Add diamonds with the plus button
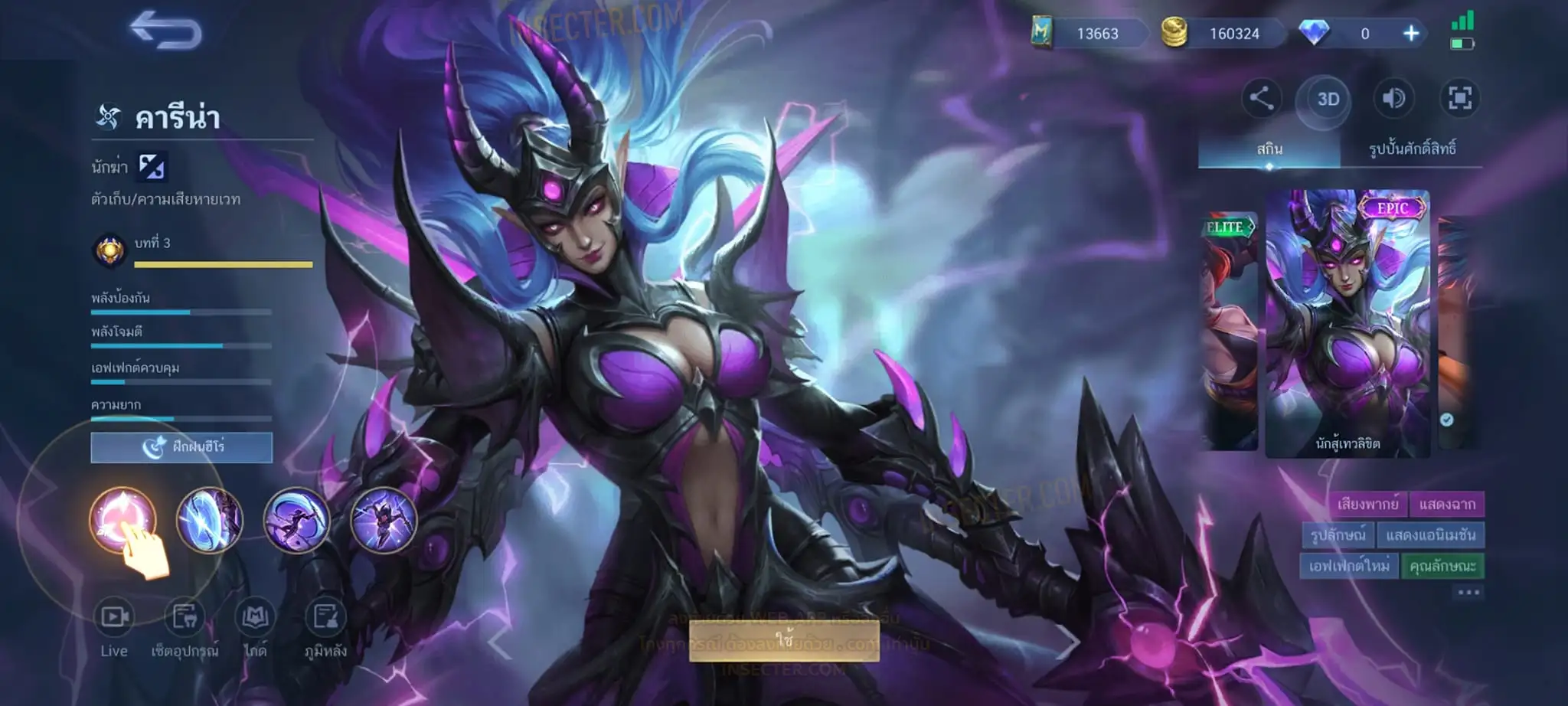 (x=1410, y=34)
